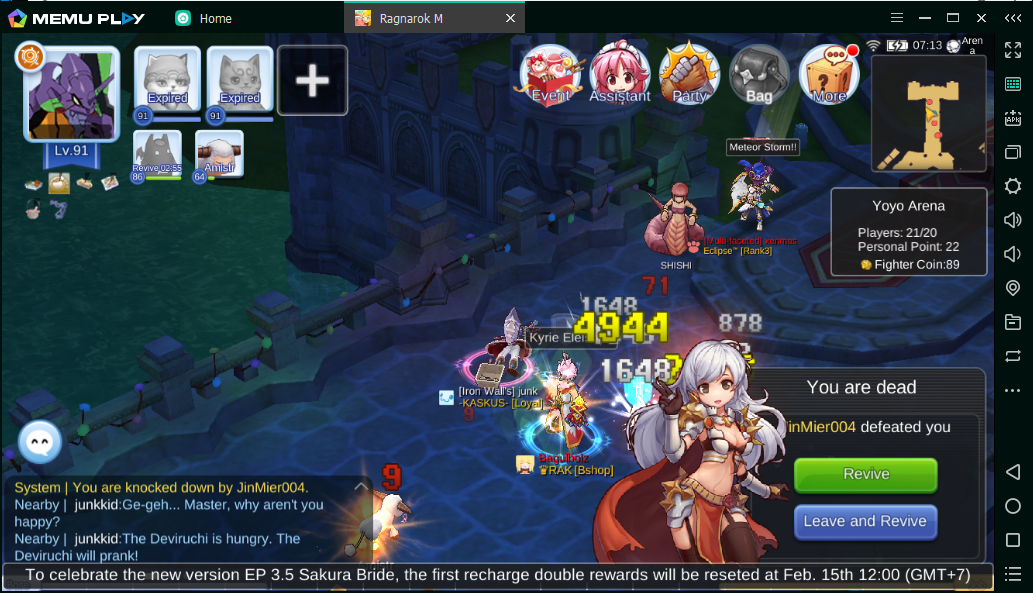Close the Ragnarok M tab
The width and height of the screenshot is (1033, 593).
pos(510,18)
